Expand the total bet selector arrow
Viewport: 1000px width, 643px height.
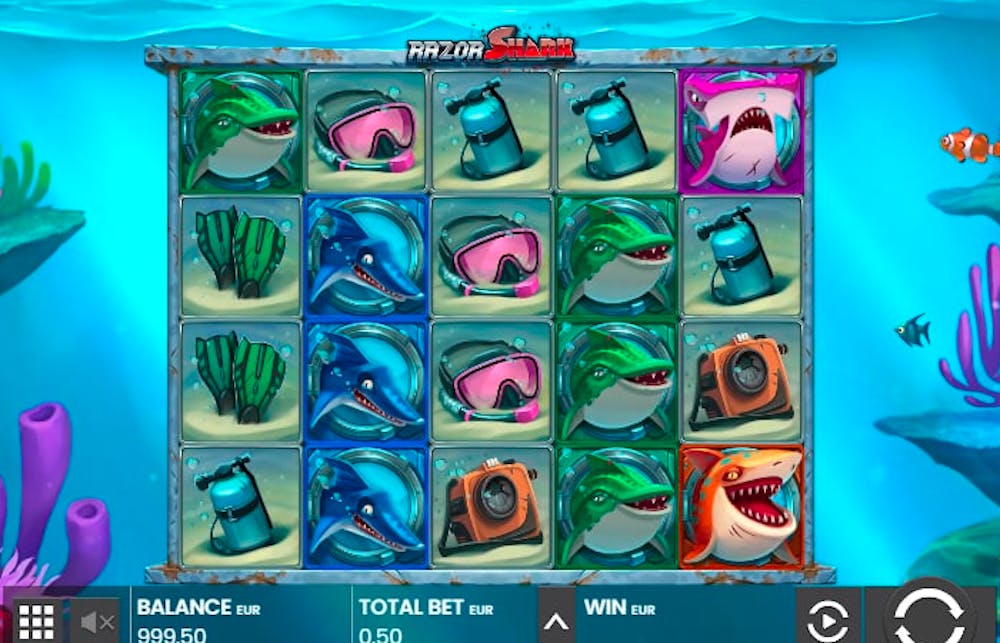pyautogui.click(x=555, y=622)
